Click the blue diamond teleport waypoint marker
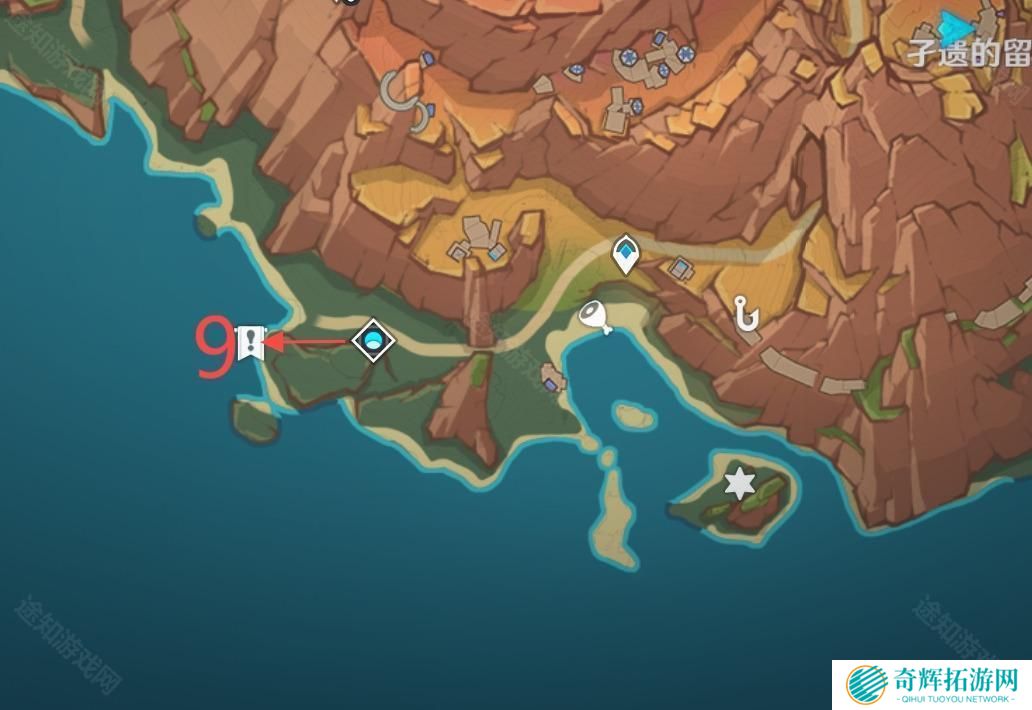Viewport: 1032px width, 710px height. (x=373, y=341)
